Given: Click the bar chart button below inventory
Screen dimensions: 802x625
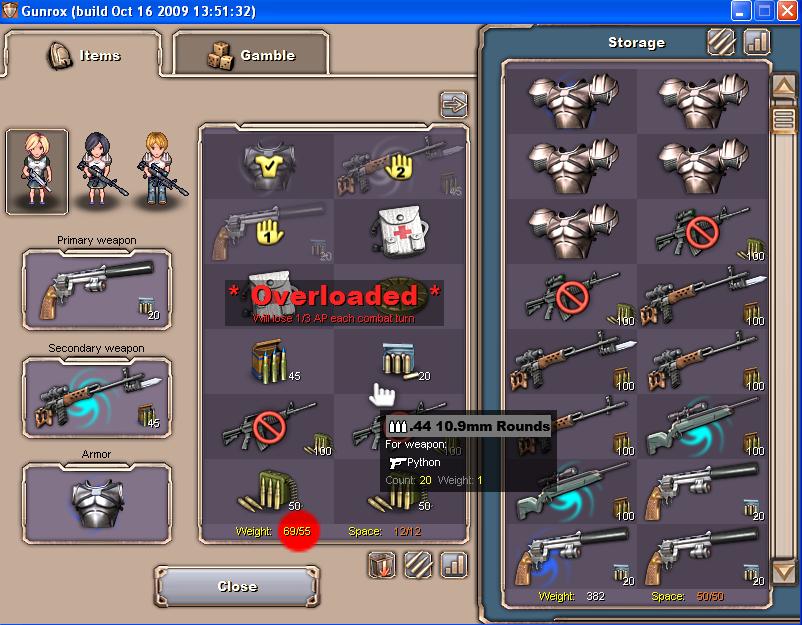Looking at the screenshot, I should [x=453, y=565].
